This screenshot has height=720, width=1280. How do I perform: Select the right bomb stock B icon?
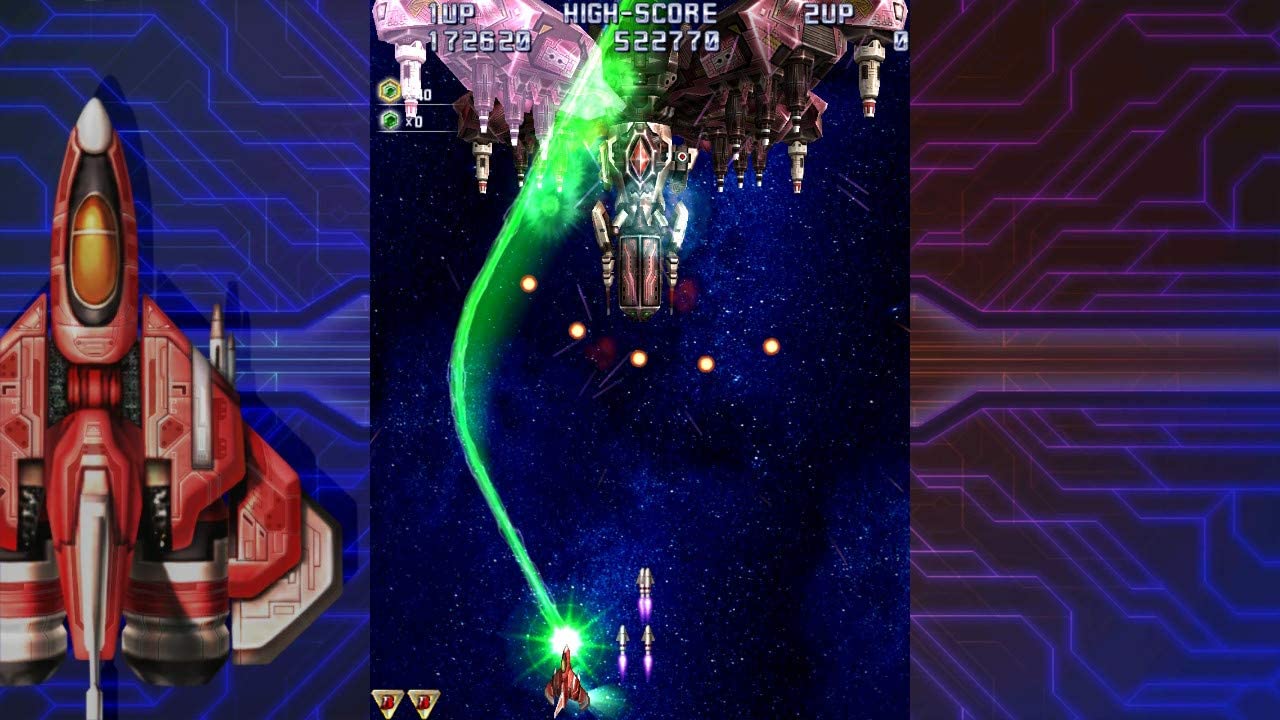coord(424,700)
